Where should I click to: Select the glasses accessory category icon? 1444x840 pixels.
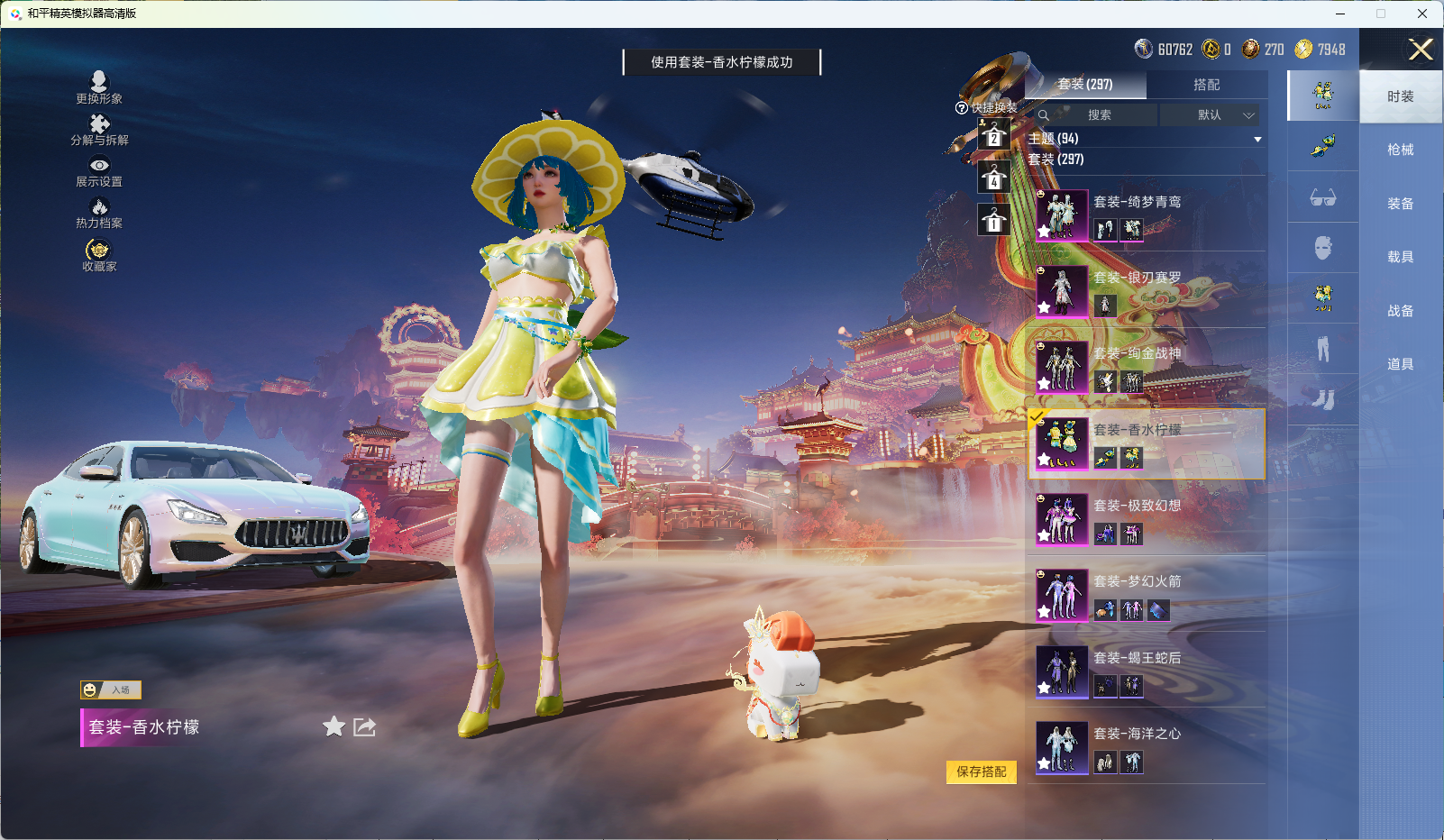[1323, 198]
